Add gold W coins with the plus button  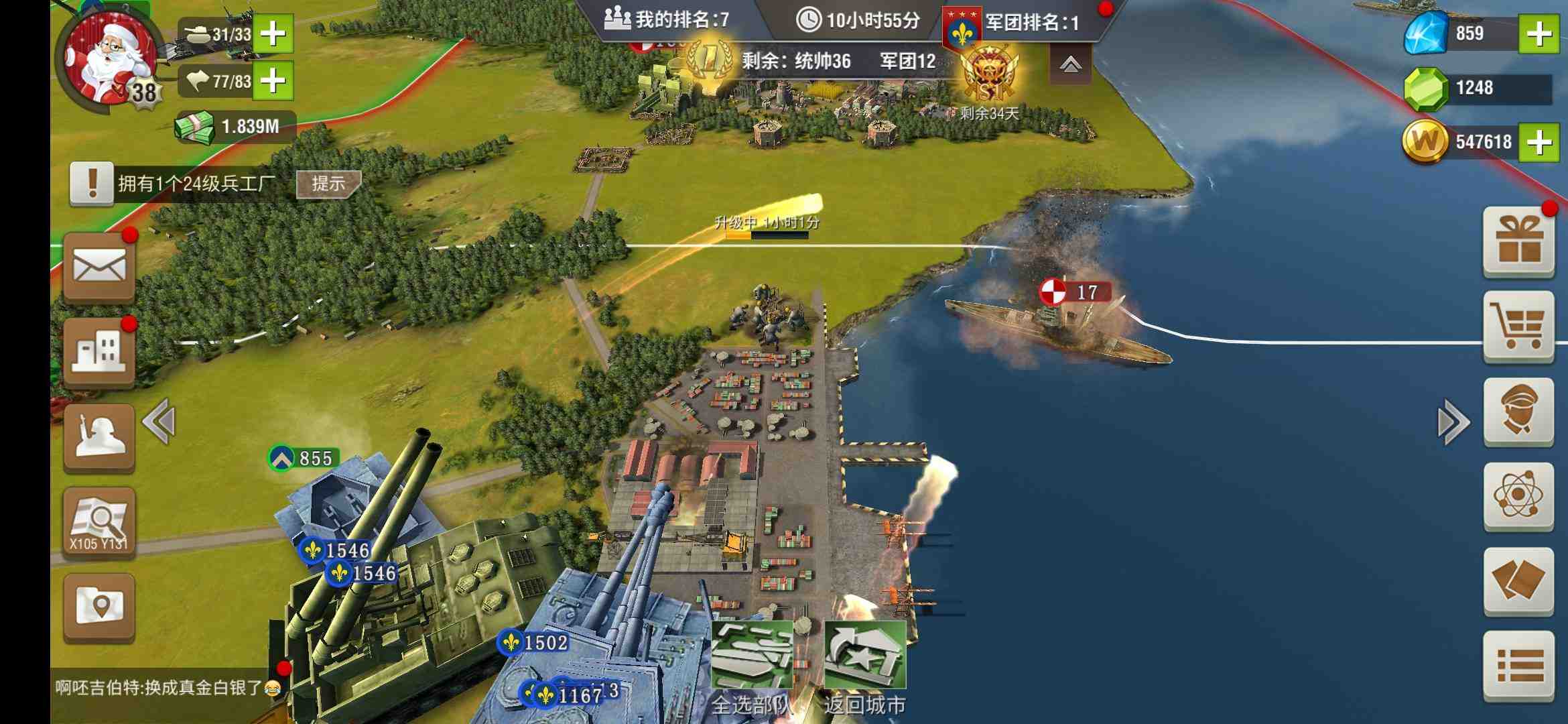[x=1539, y=142]
